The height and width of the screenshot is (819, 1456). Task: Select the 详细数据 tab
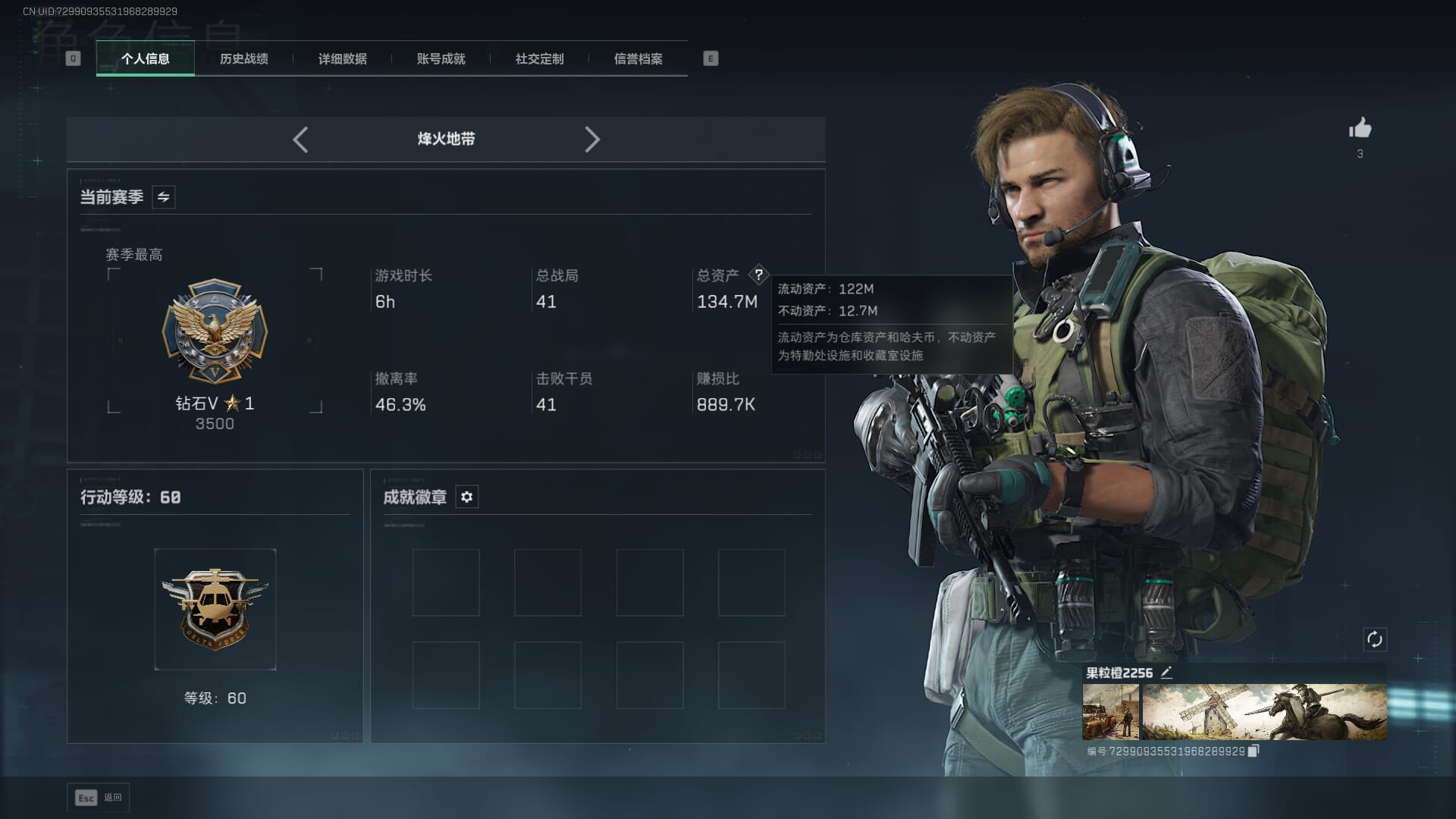[343, 58]
